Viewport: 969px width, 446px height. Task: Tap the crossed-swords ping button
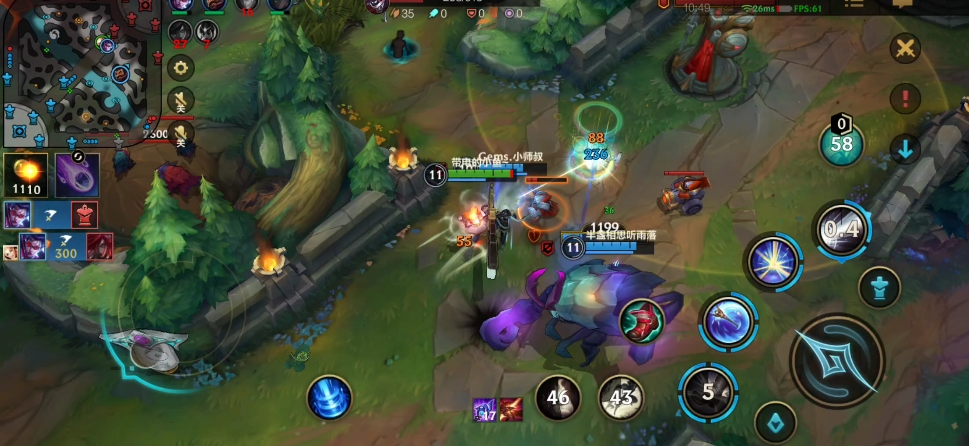[x=905, y=48]
